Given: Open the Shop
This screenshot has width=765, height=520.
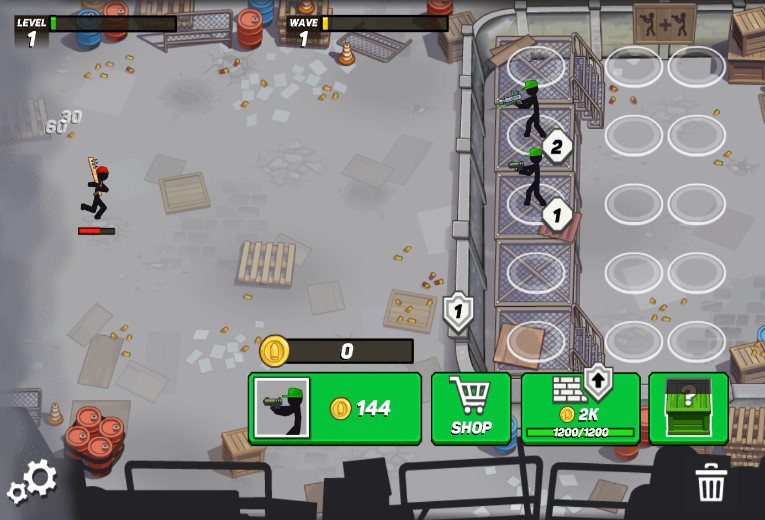Looking at the screenshot, I should click(x=471, y=408).
